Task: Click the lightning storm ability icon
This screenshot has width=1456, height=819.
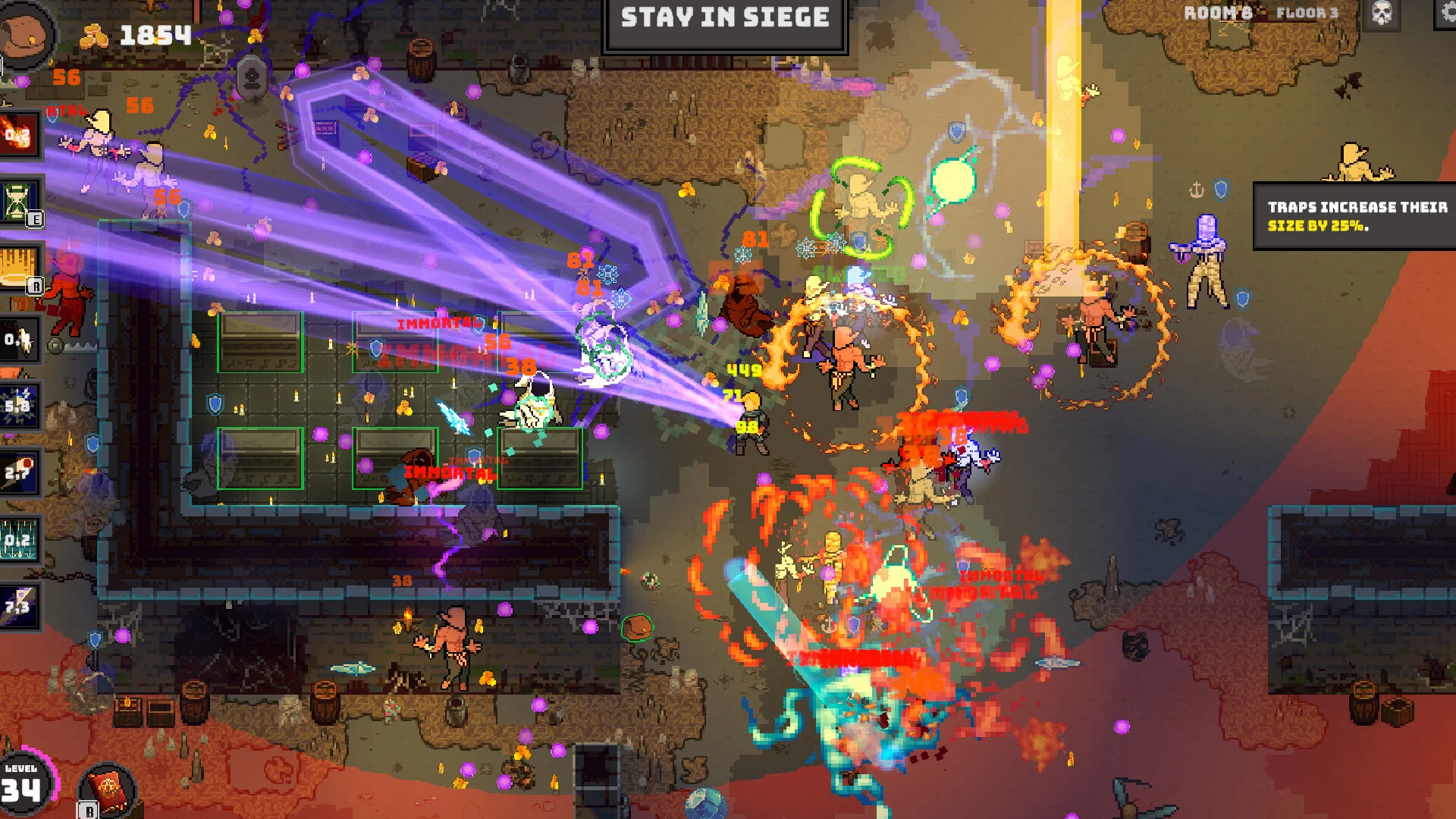Action: (x=18, y=405)
